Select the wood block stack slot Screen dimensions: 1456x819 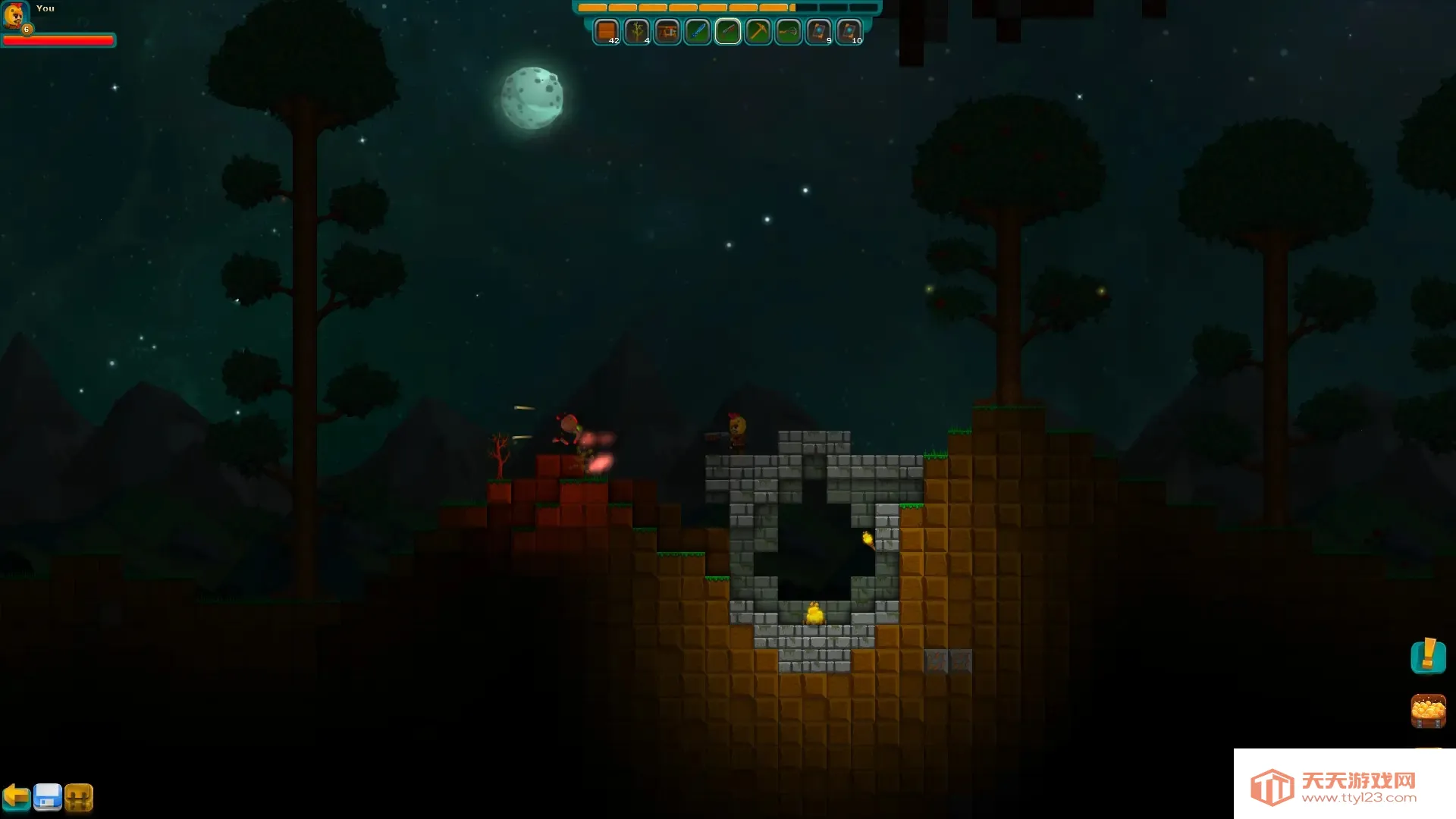tap(606, 32)
